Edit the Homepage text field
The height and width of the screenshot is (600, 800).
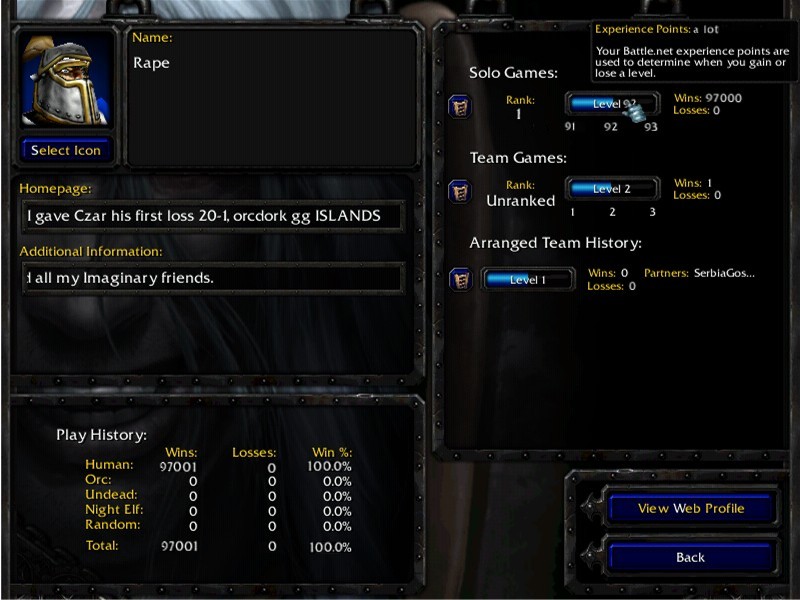211,216
